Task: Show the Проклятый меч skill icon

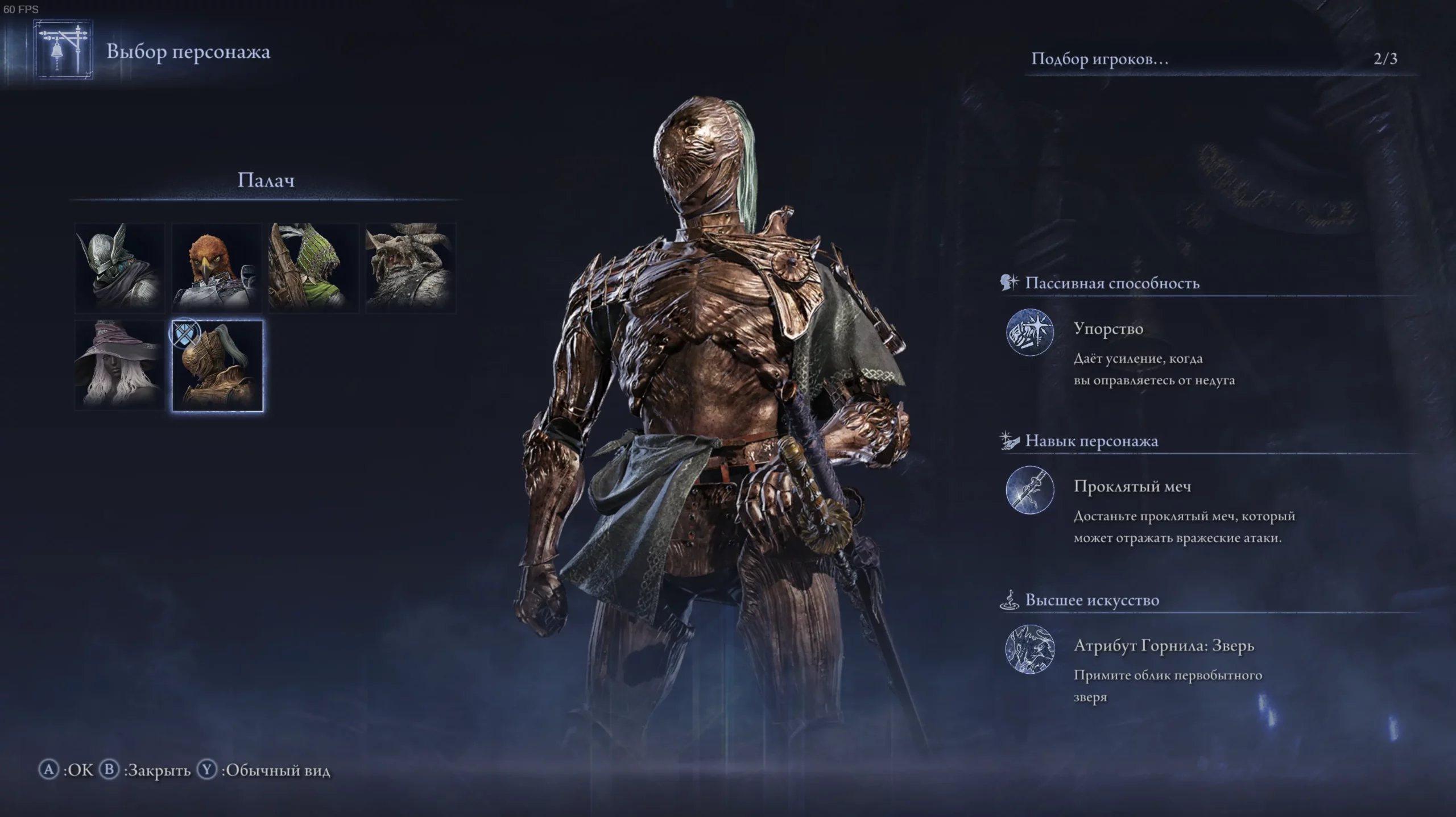Action: (x=1029, y=490)
